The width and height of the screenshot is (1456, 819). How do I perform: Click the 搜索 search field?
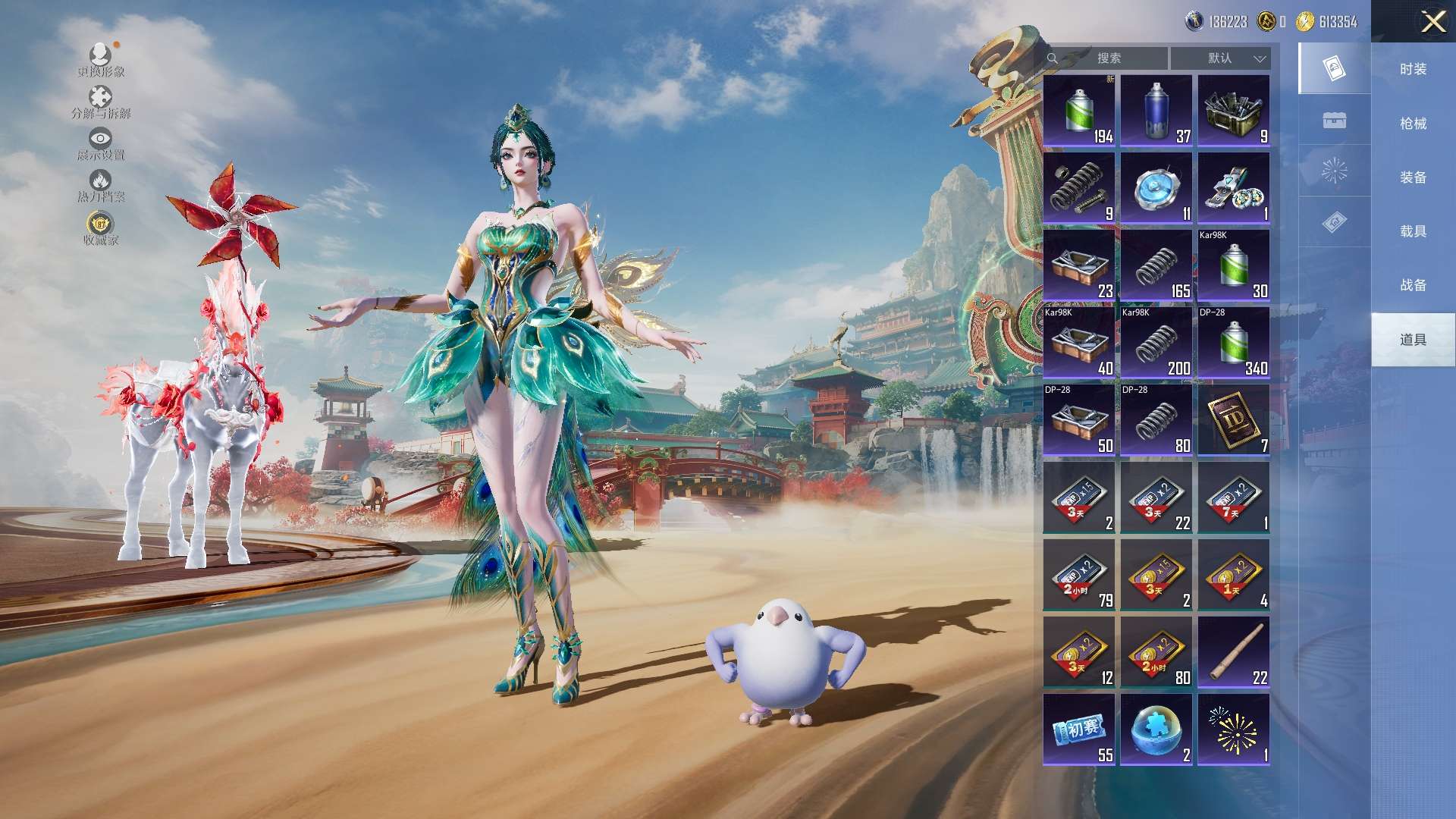pyautogui.click(x=1108, y=58)
